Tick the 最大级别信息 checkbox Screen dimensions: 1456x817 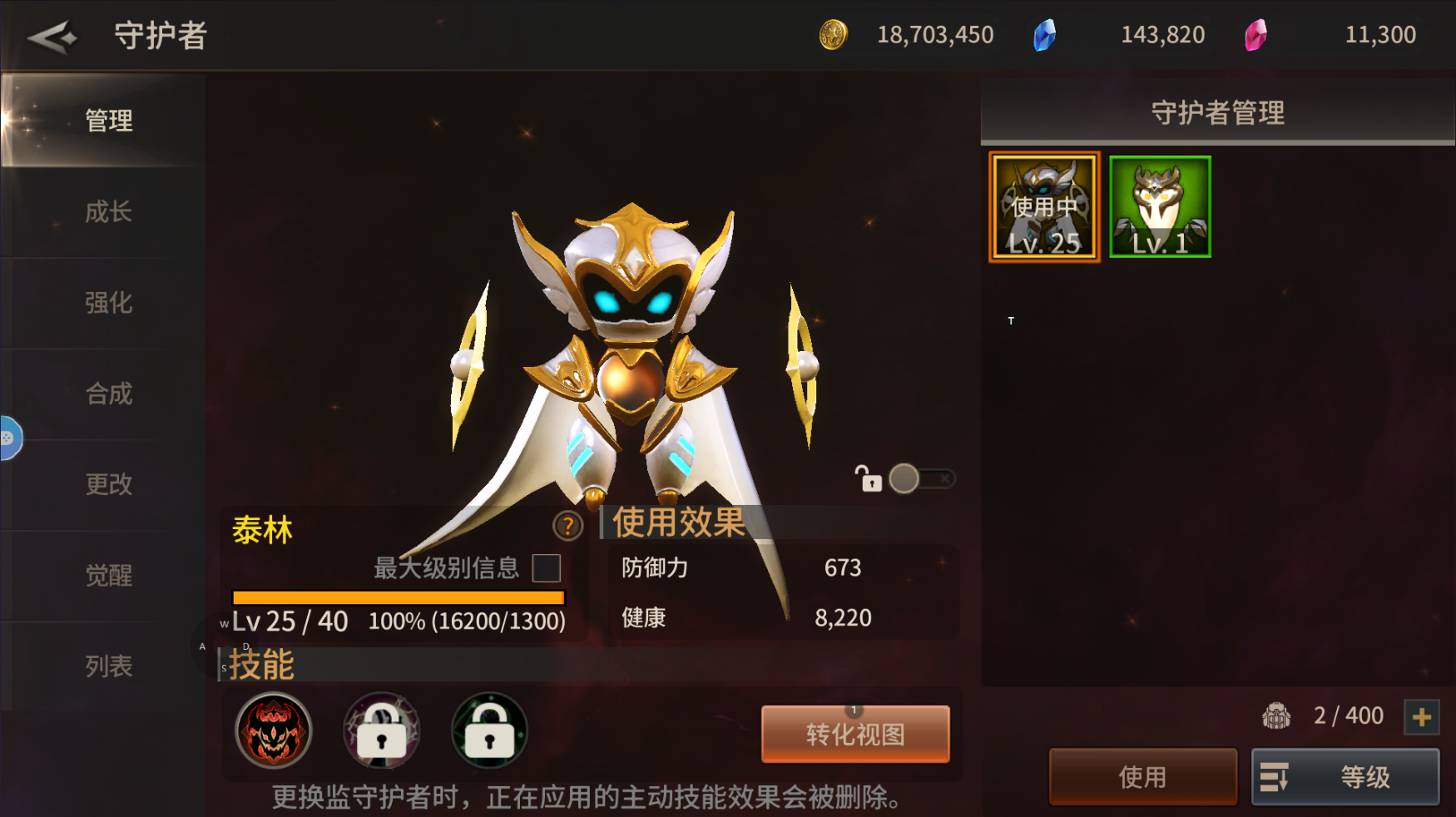click(546, 568)
